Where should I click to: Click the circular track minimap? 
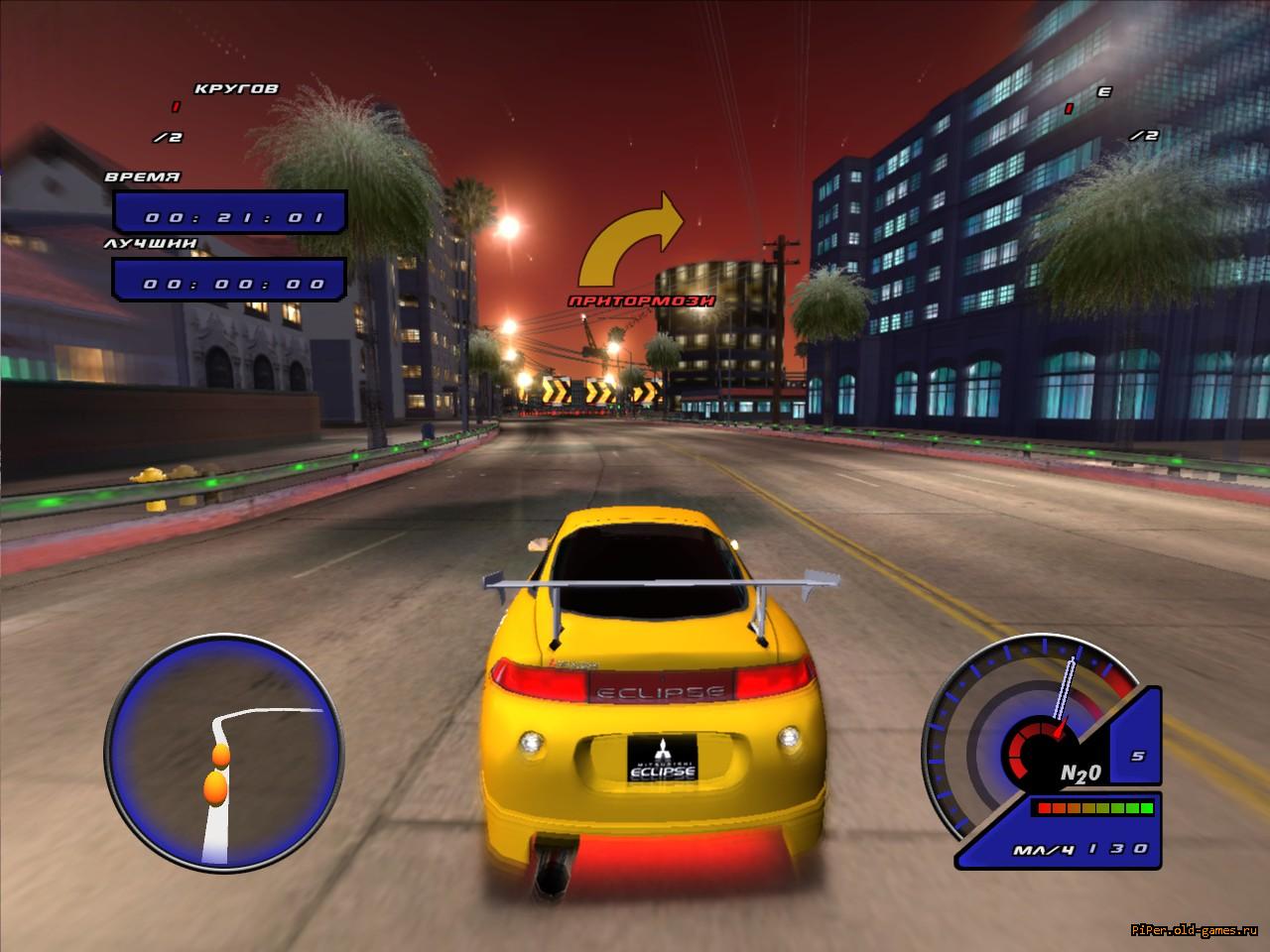point(223,755)
